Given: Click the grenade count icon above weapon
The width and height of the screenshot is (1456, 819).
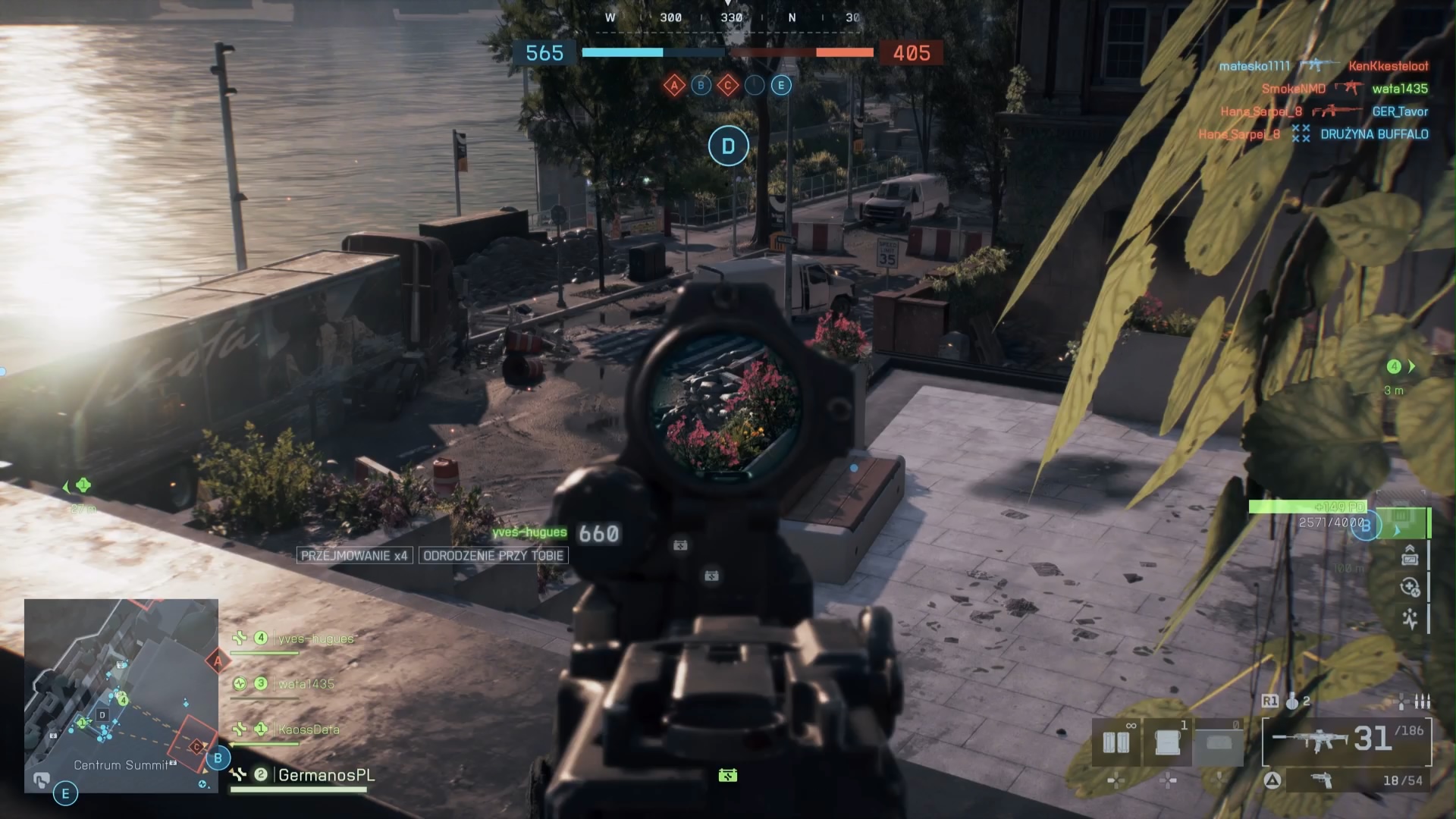Looking at the screenshot, I should (x=1292, y=701).
